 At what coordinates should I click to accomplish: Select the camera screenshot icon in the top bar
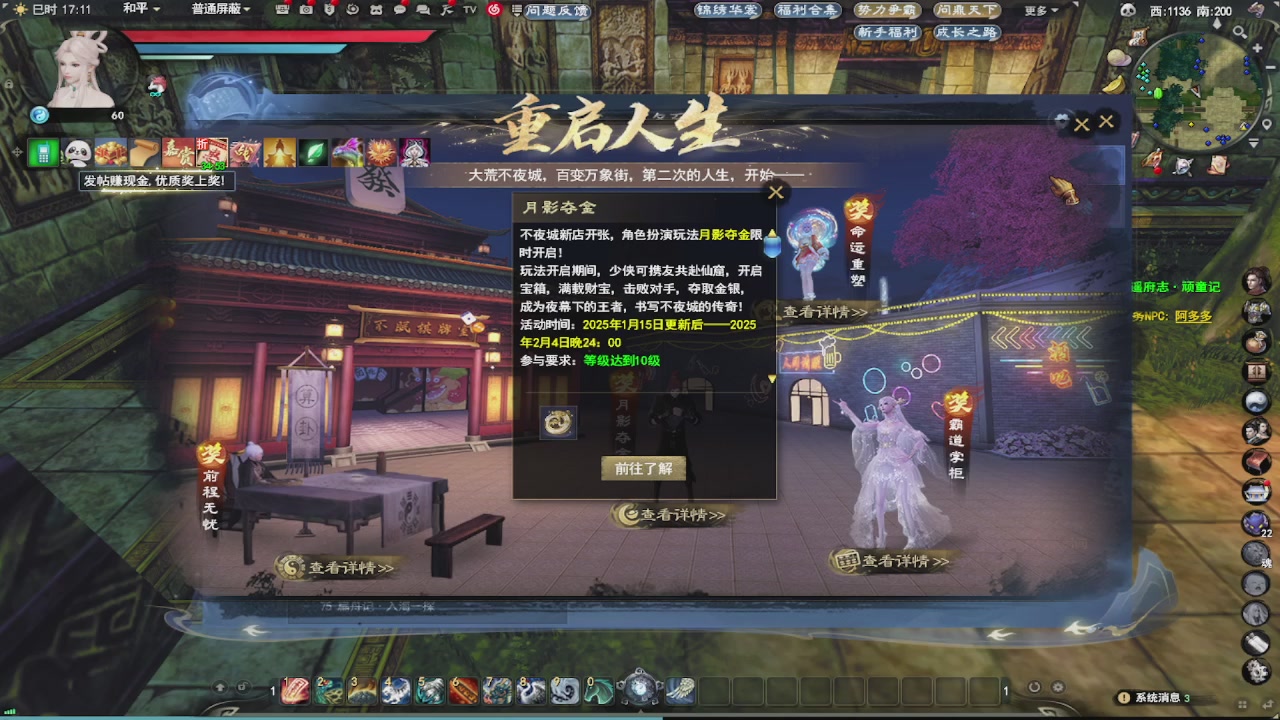pyautogui.click(x=306, y=10)
